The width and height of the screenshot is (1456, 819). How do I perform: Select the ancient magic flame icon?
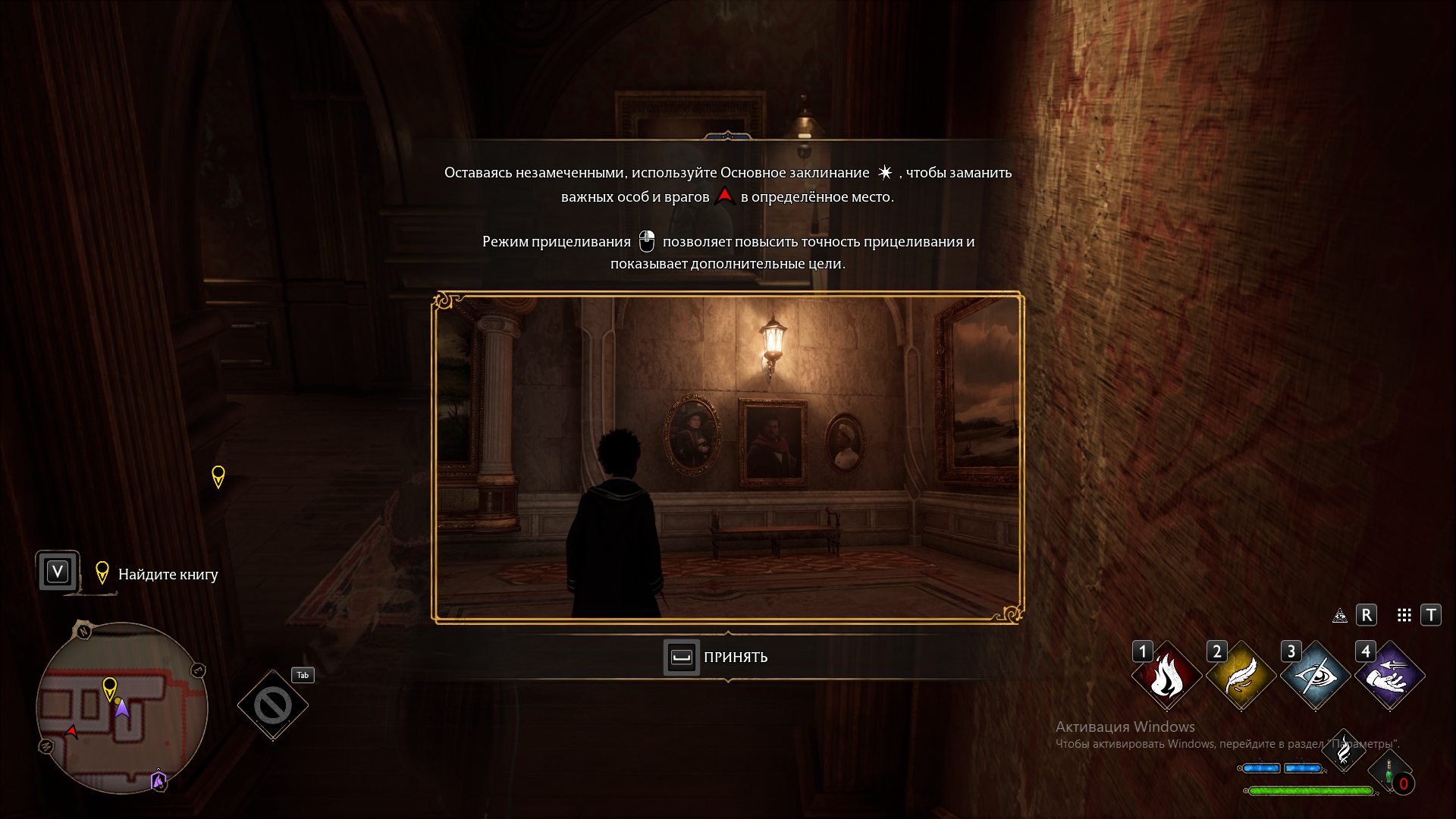click(1344, 750)
